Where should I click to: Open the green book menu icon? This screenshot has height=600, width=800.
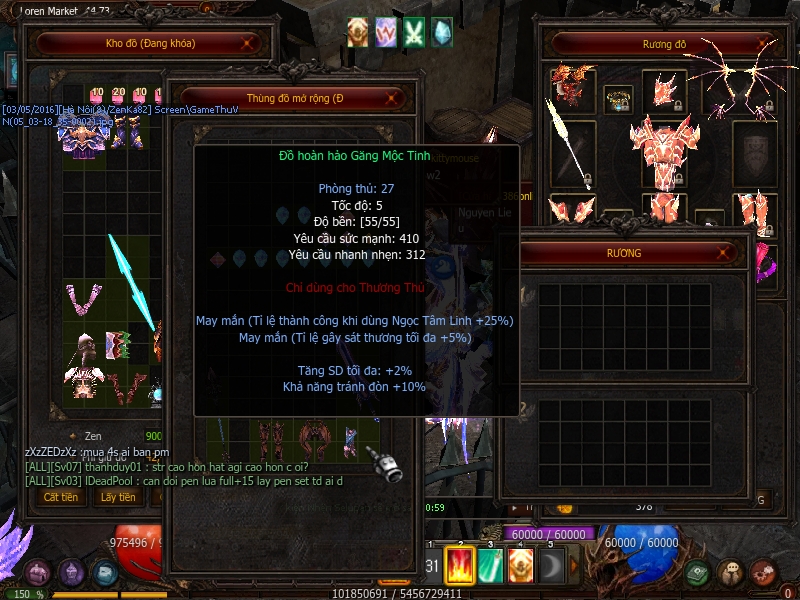[699, 573]
